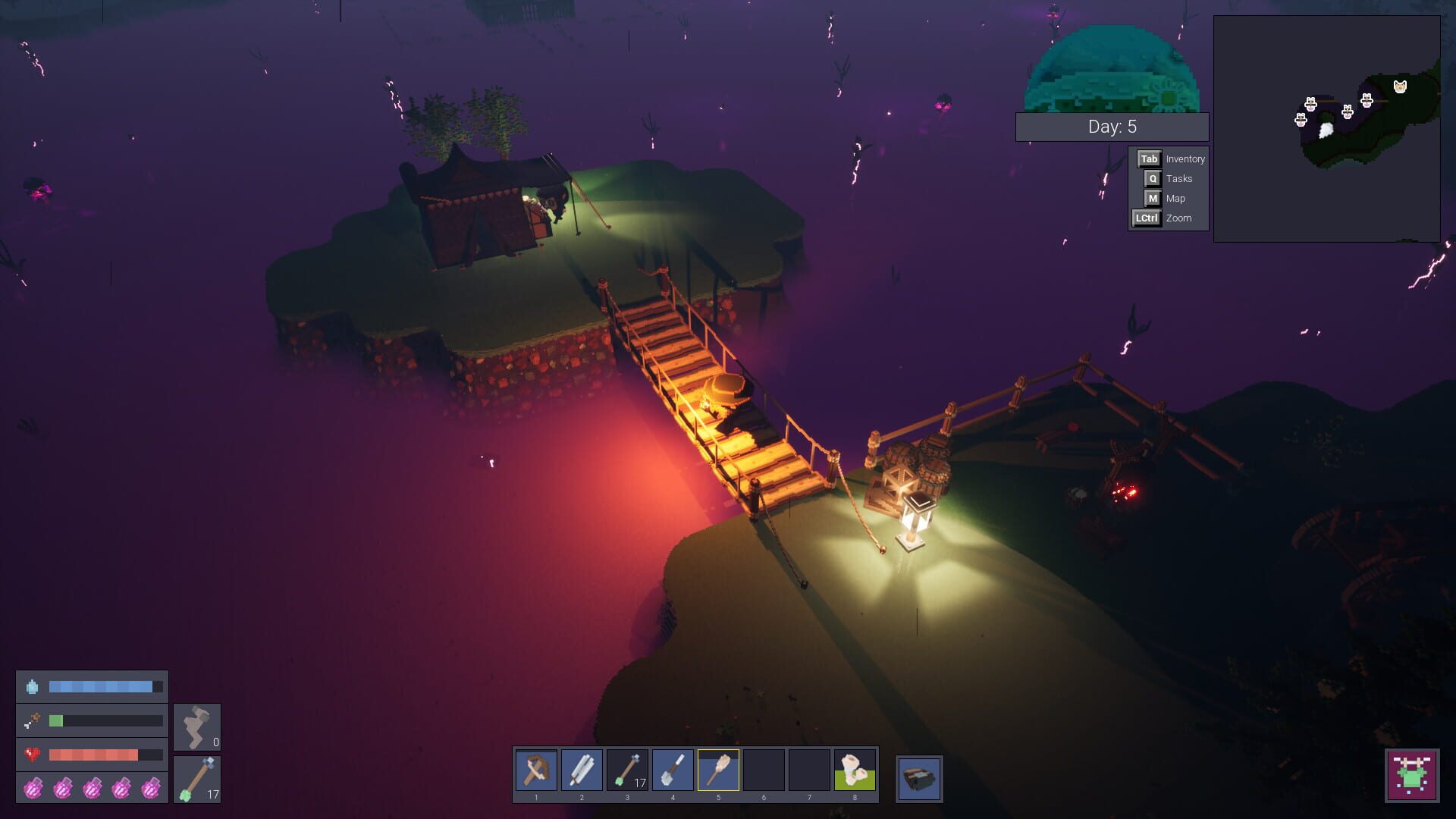This screenshot has width=1456, height=819.
Task: Click the Day: 5 header banner
Action: pyautogui.click(x=1112, y=127)
